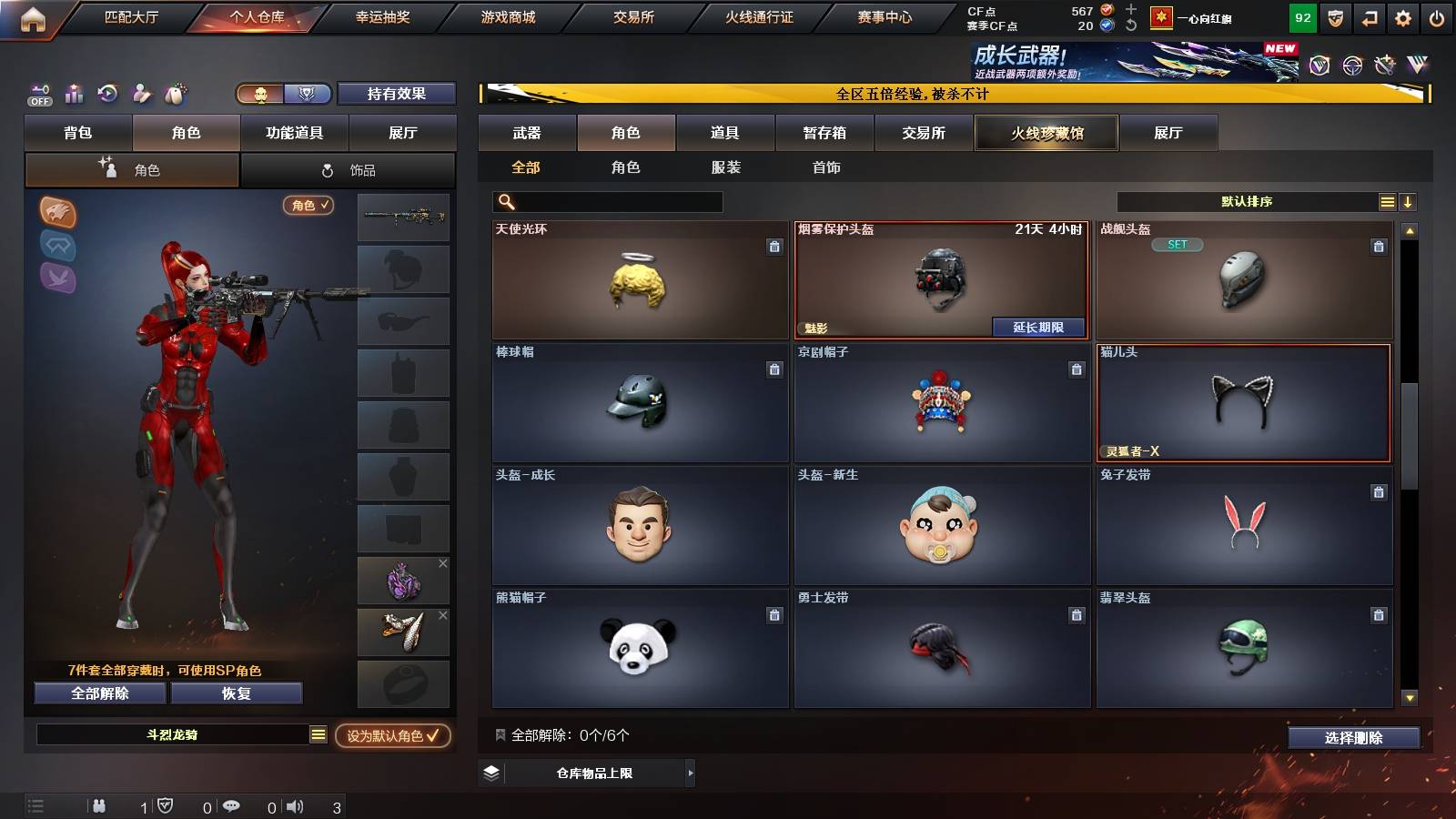Click the descending sort arrow beside 默认排序
This screenshot has height=819, width=1456.
(x=1409, y=201)
